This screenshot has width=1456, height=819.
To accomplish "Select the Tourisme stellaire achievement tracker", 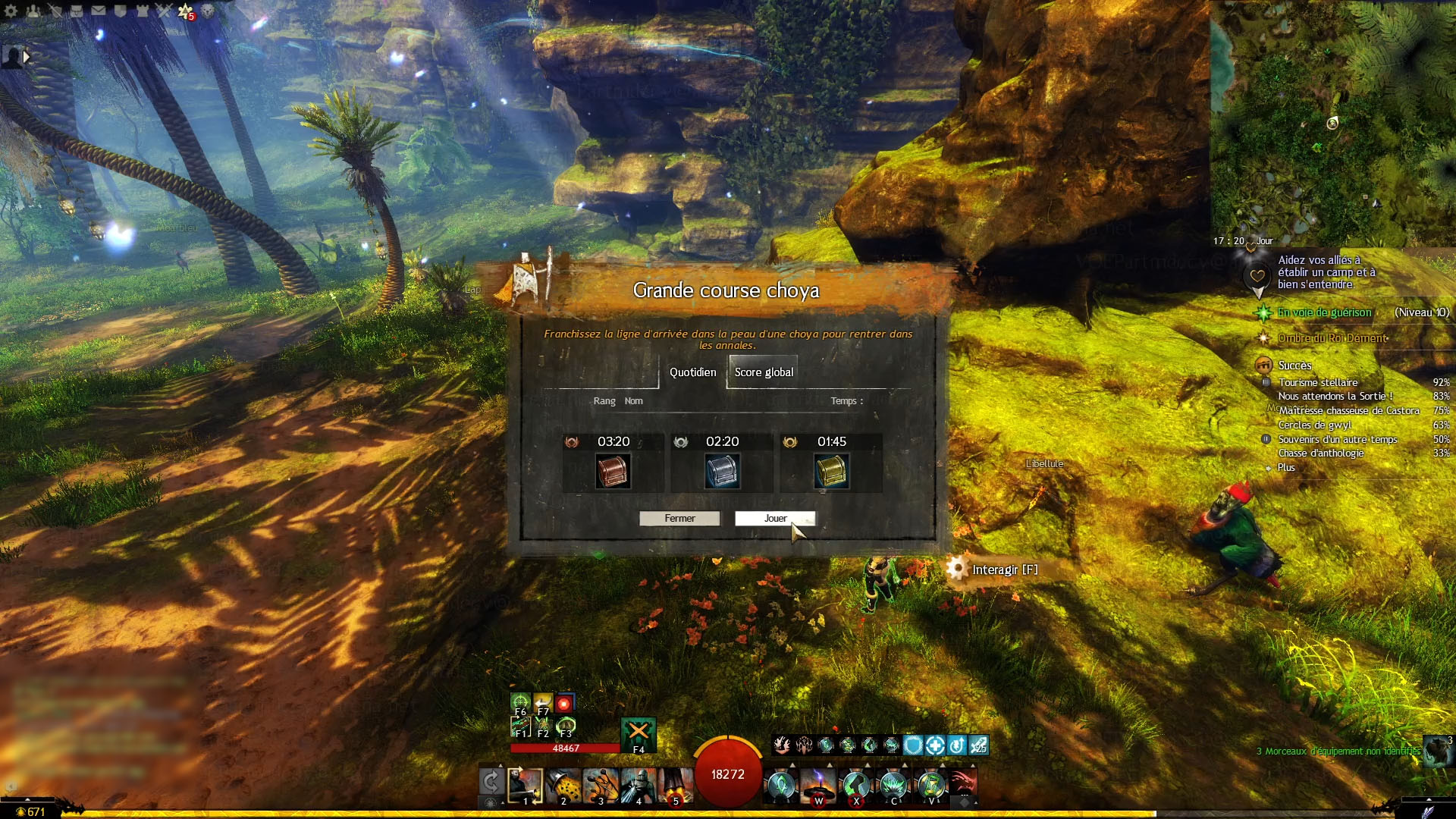I will 1318,383.
